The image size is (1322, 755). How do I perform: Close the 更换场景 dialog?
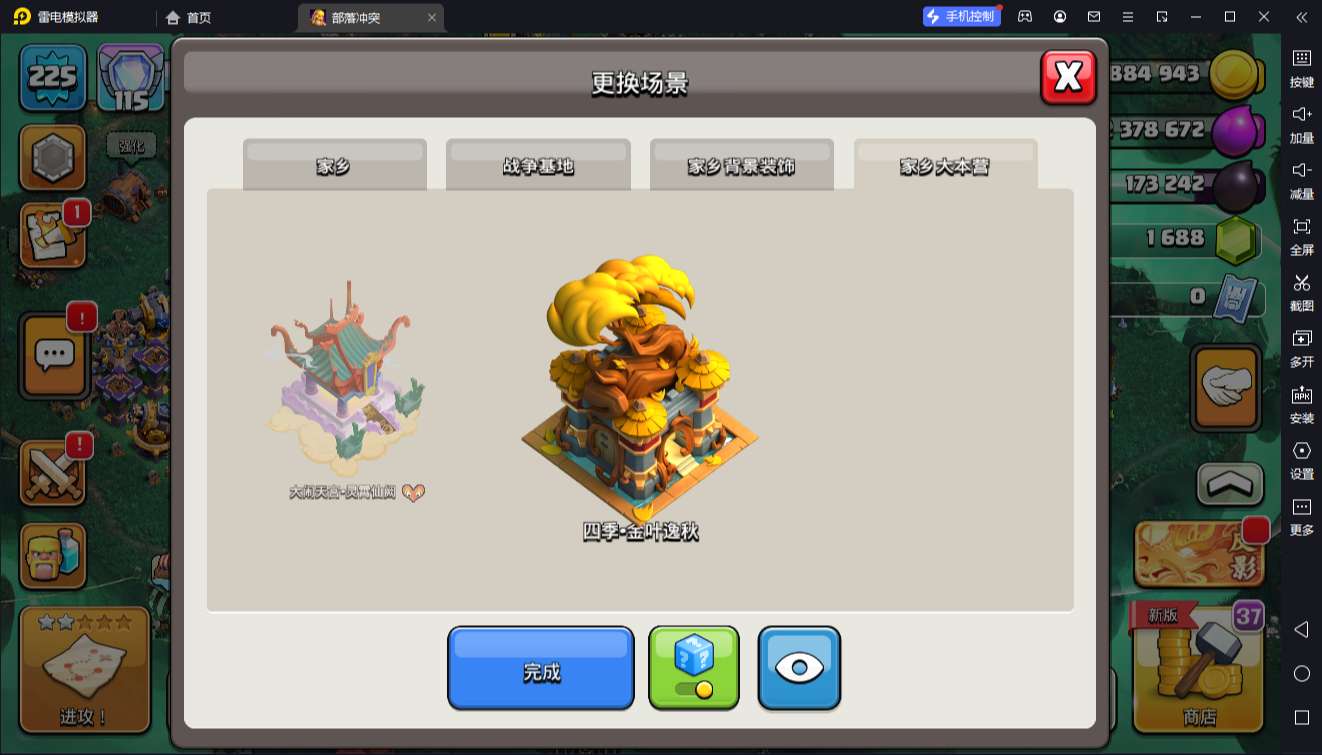[x=1068, y=76]
